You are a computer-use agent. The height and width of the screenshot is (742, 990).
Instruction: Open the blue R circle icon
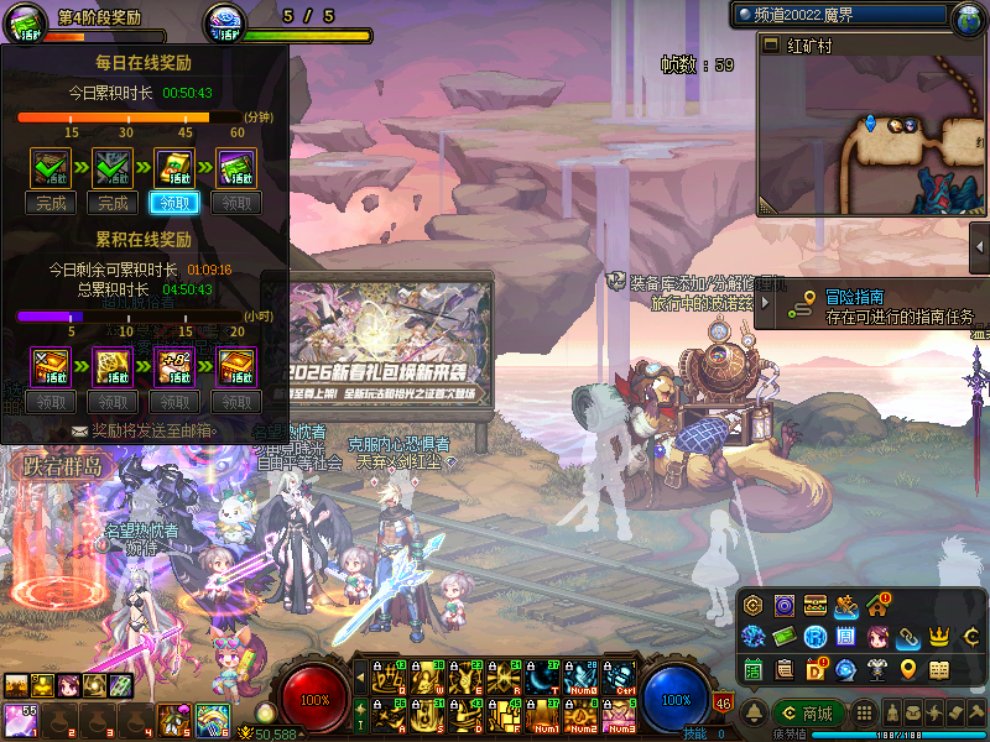pos(815,637)
